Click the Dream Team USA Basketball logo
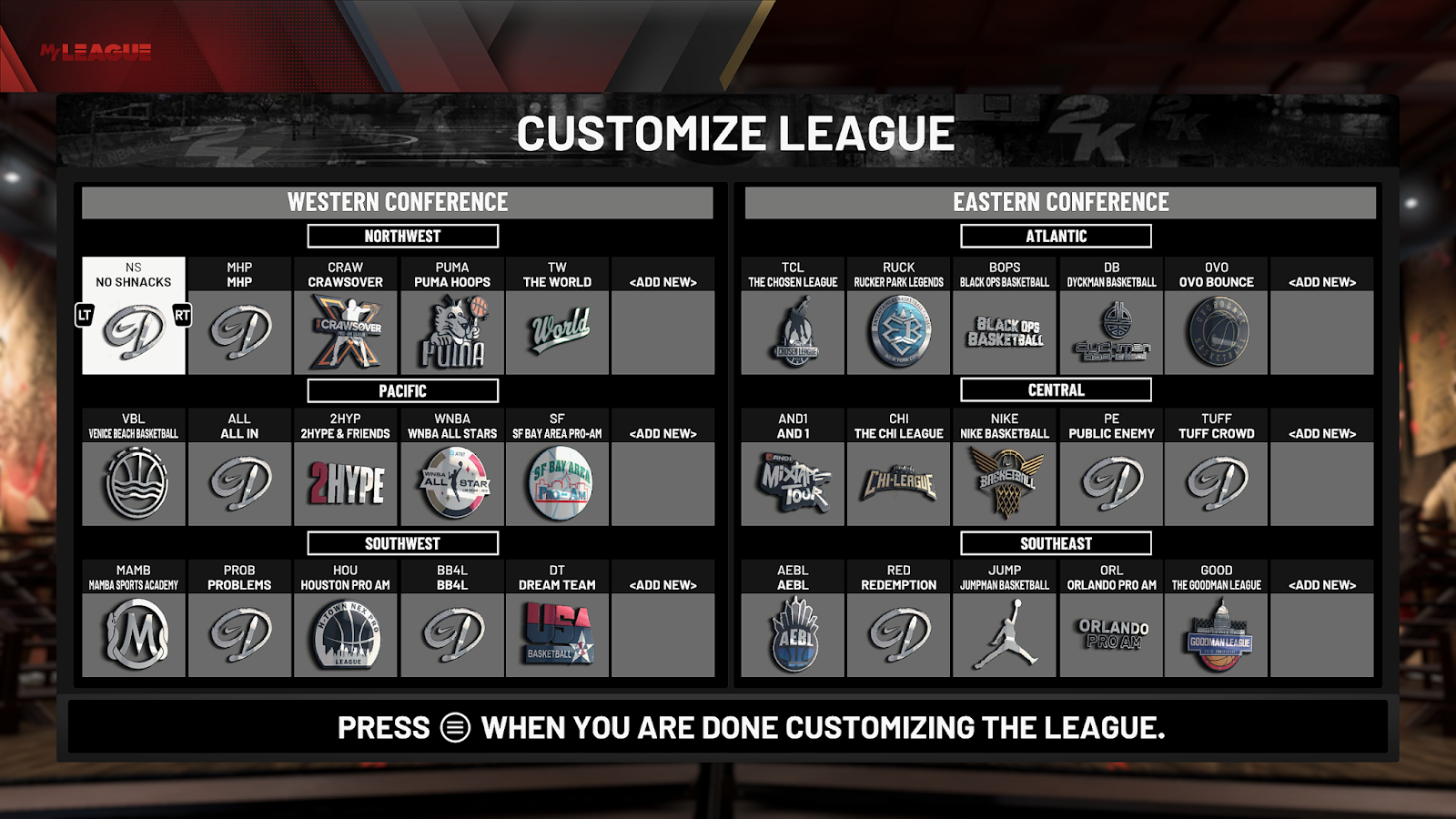 [x=558, y=634]
